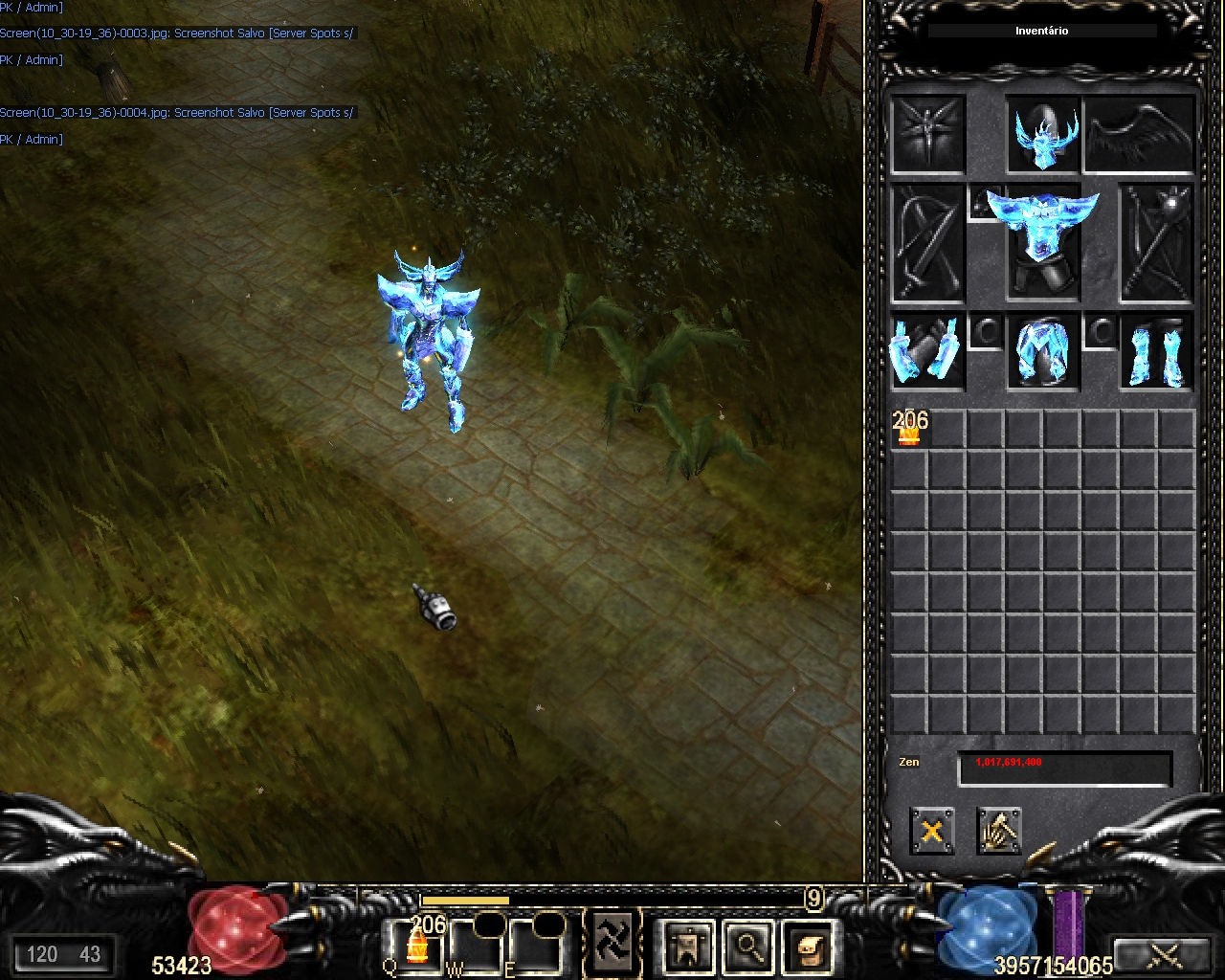The width and height of the screenshot is (1225, 980).
Task: Click the empty wings equipment slot
Action: click(x=1140, y=134)
